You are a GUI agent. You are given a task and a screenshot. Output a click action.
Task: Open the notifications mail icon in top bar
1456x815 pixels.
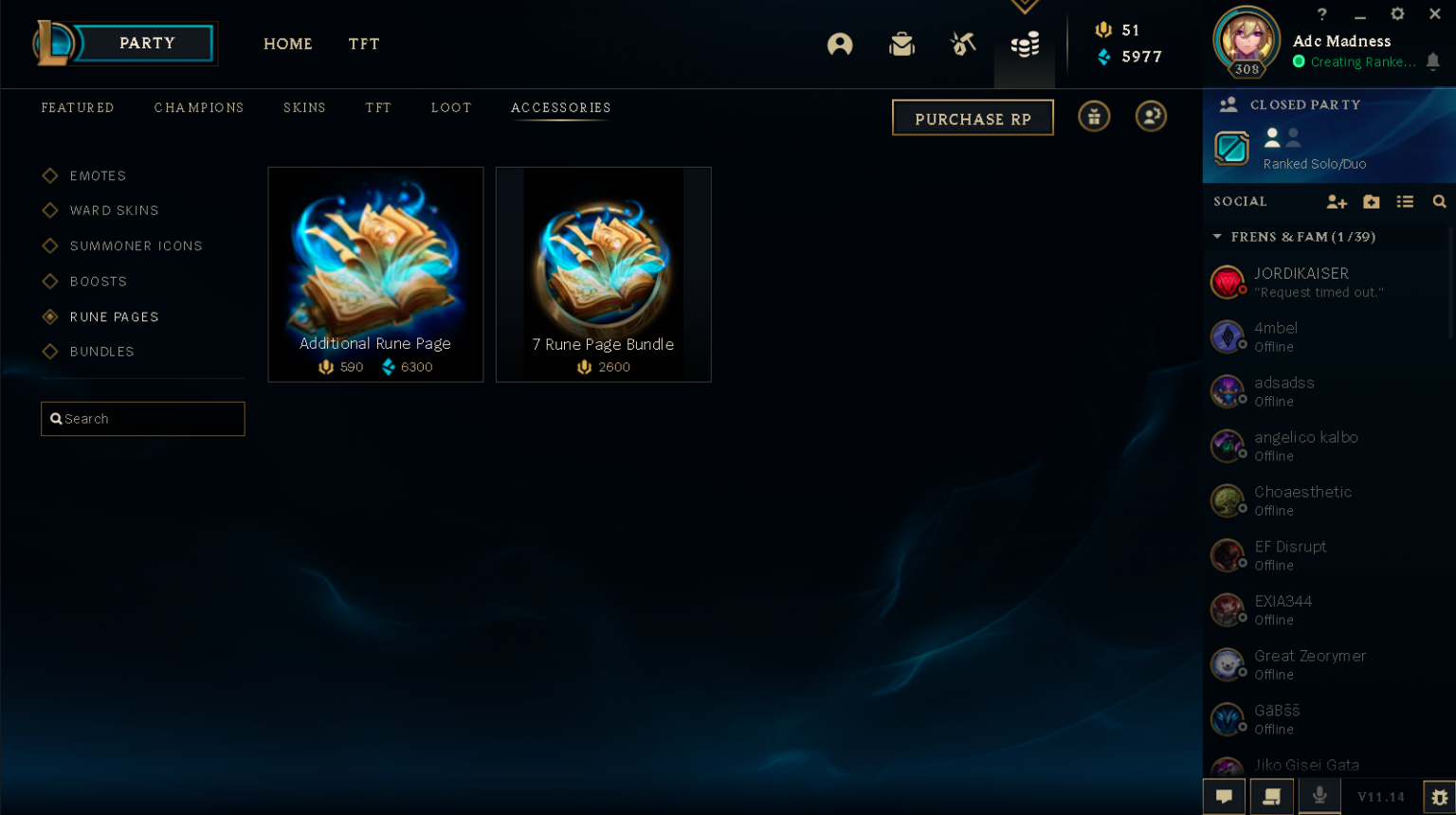pos(901,44)
